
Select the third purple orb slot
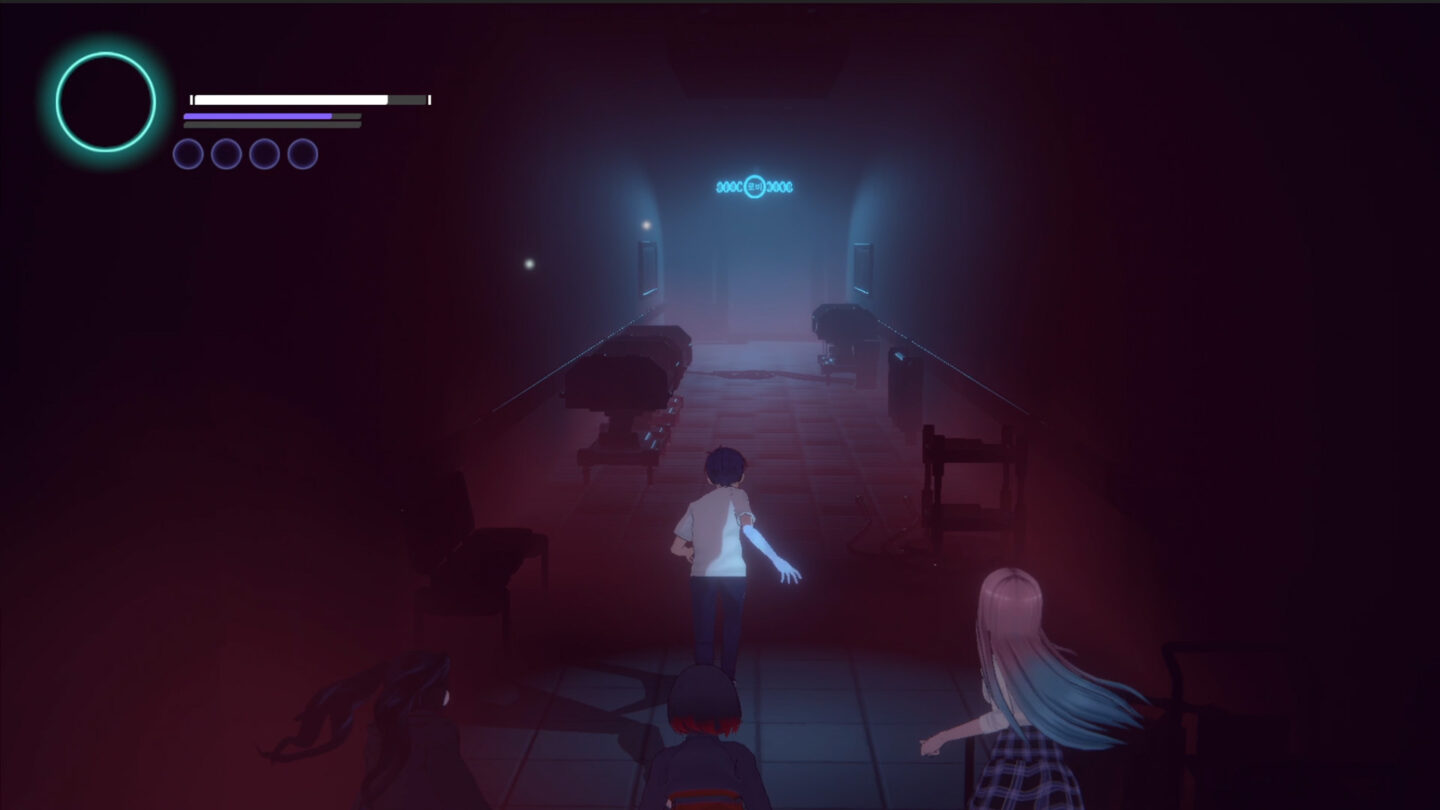[x=264, y=155]
